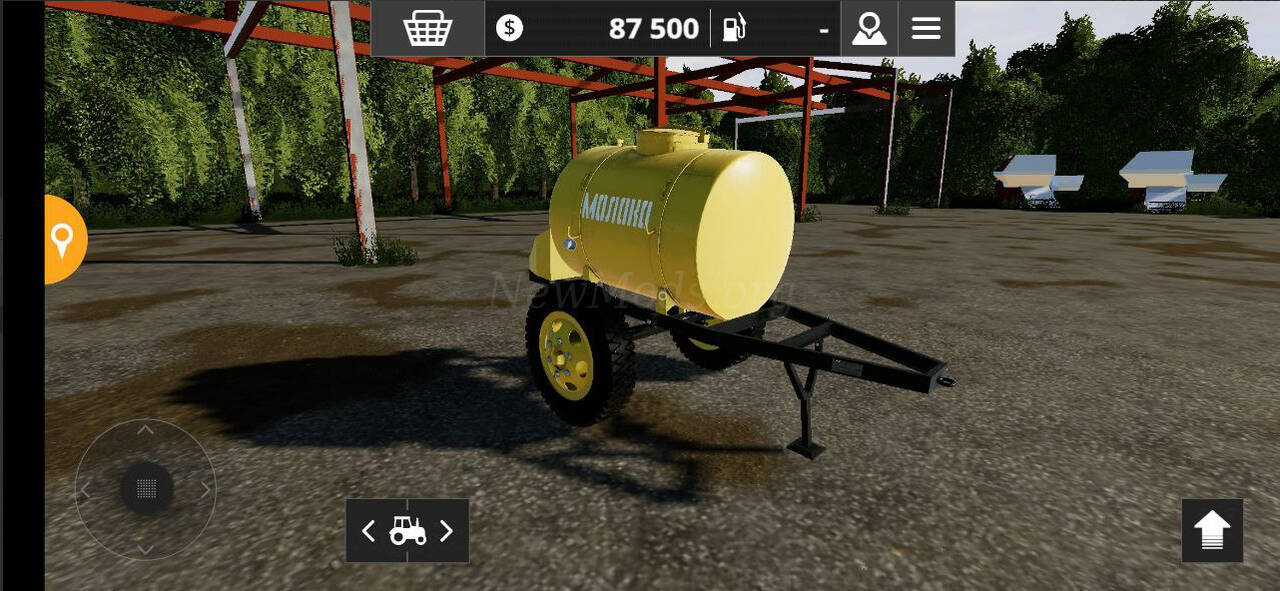Tap the orange location pin tab
The width and height of the screenshot is (1280, 591).
[63, 240]
